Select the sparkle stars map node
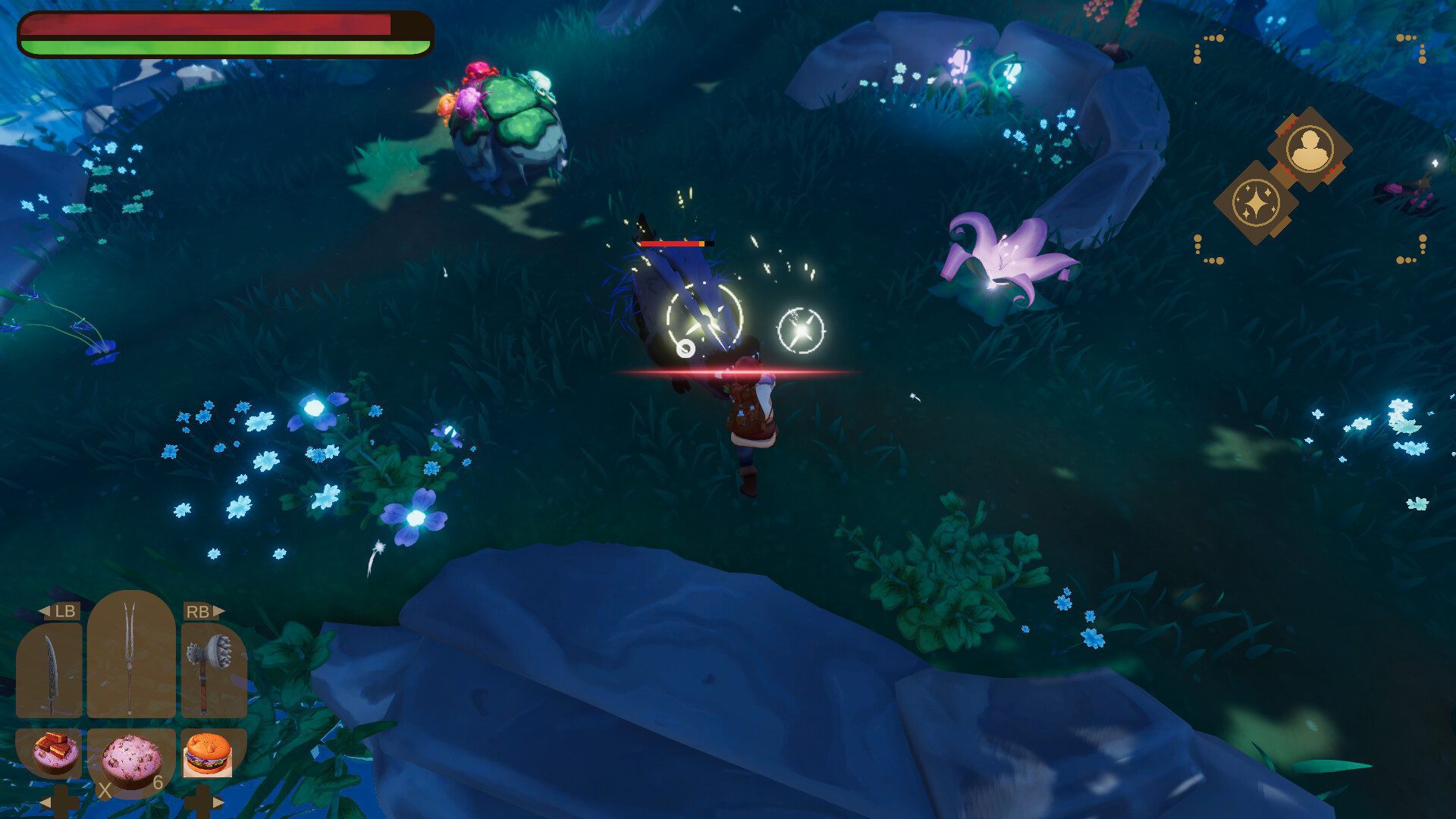 (x=1256, y=202)
